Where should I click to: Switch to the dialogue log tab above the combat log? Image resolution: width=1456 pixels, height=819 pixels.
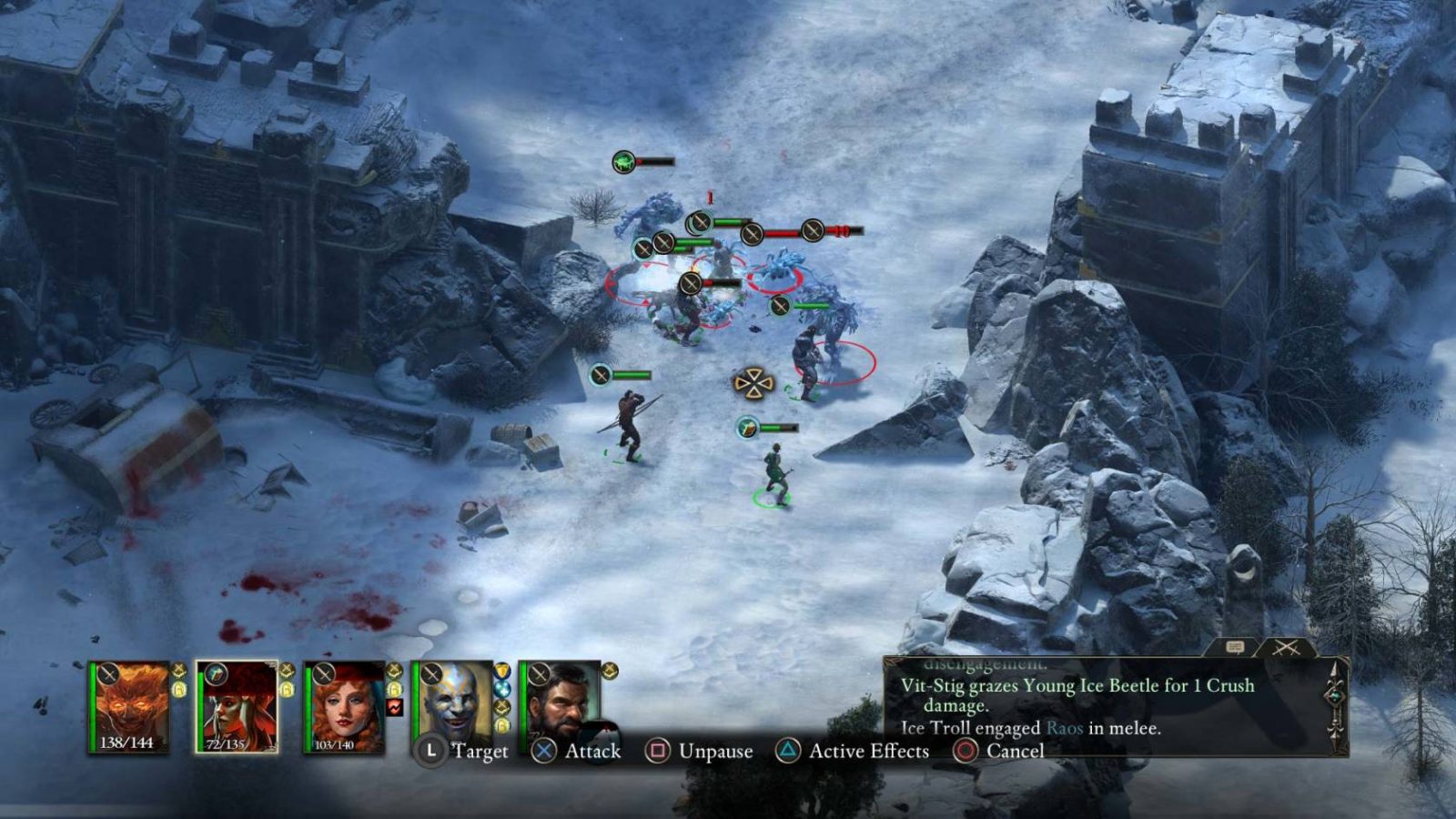[1236, 647]
